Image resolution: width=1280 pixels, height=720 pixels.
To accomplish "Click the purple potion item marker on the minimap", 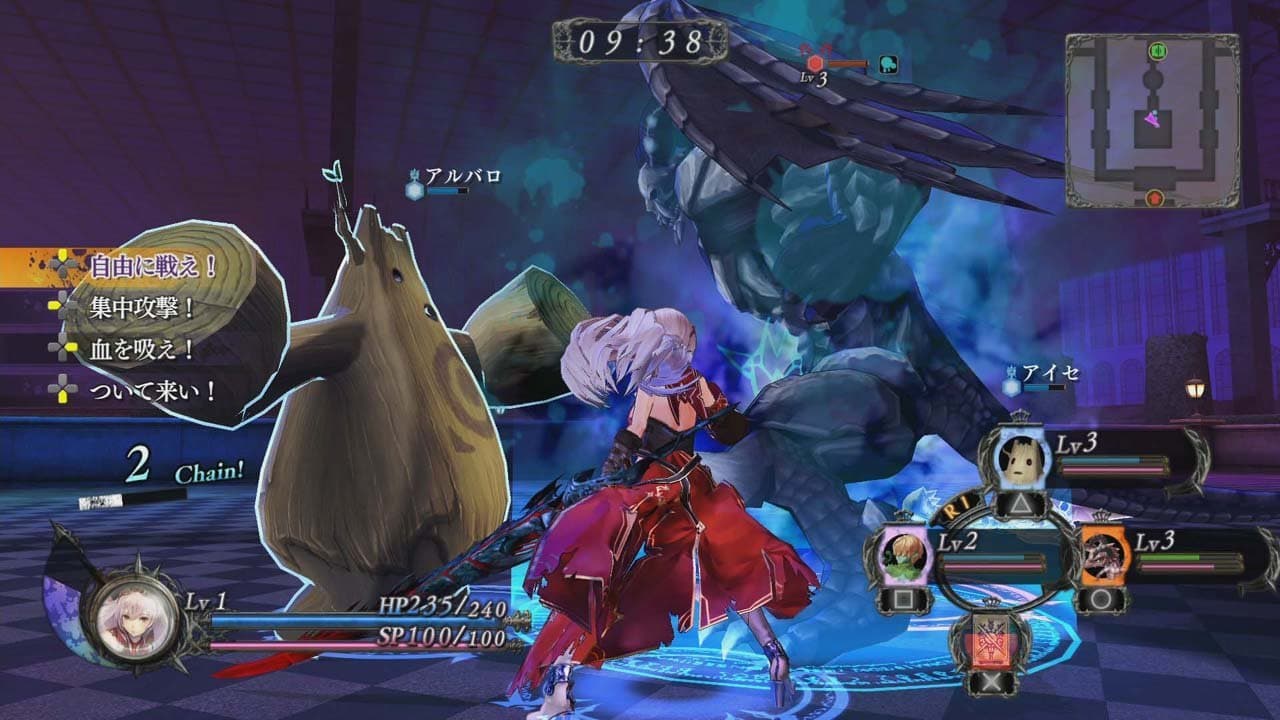I will tap(1152, 117).
